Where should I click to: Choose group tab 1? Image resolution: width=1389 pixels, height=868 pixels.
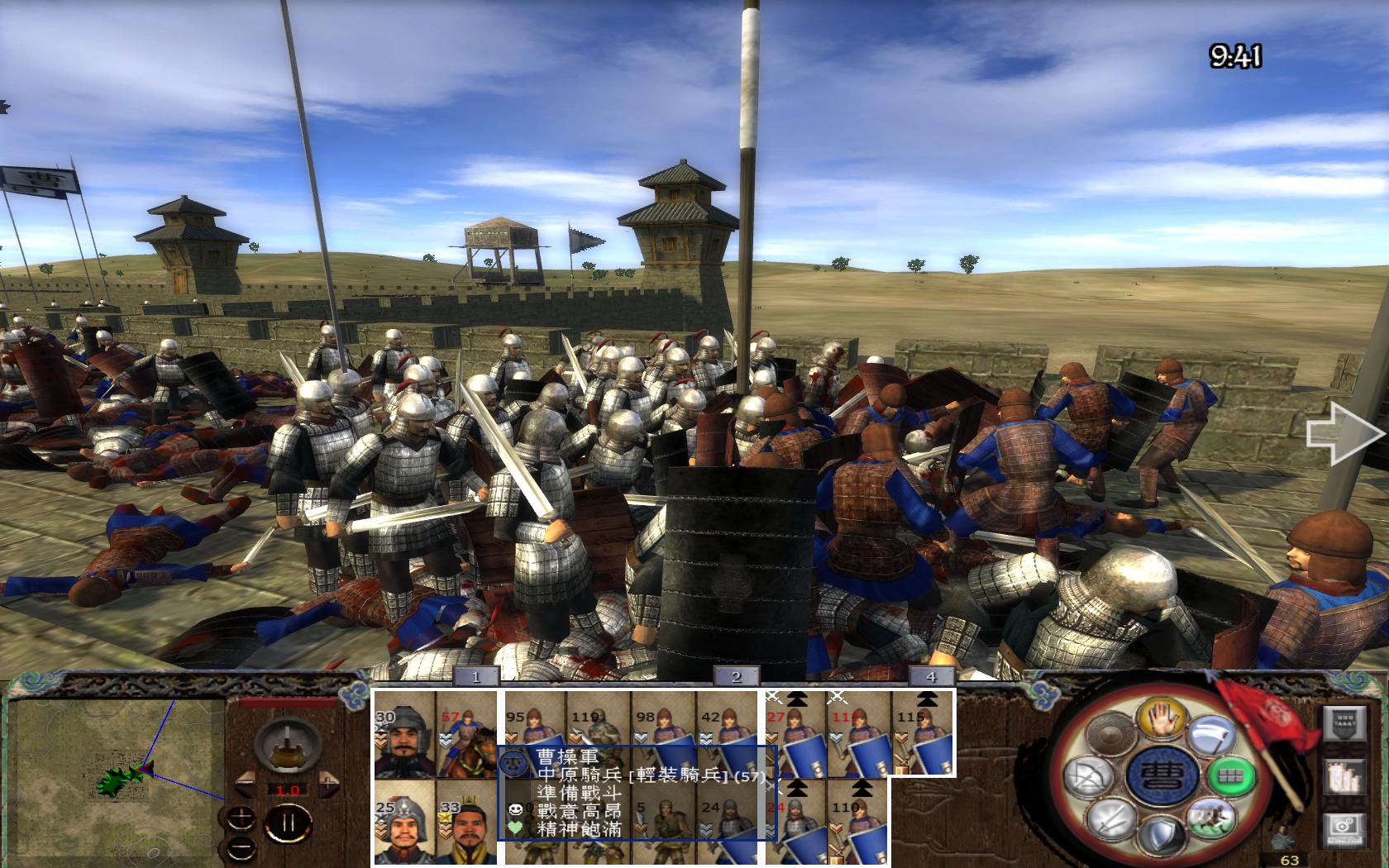475,677
